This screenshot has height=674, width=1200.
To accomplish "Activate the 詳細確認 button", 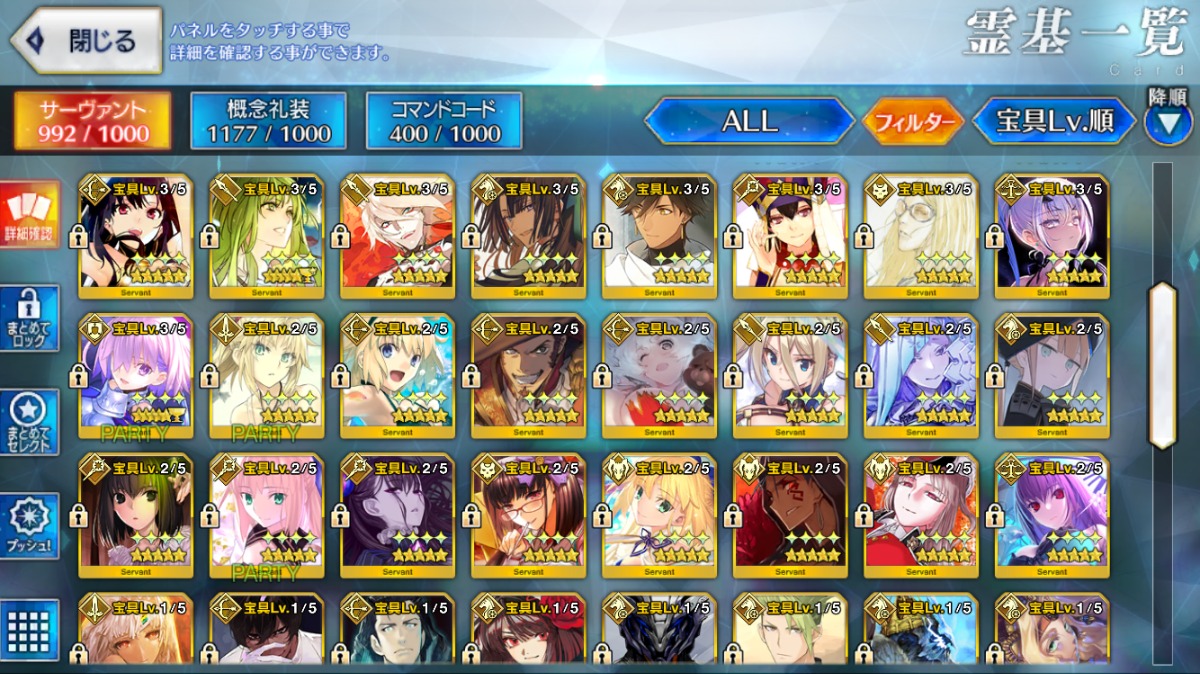I will 30,215.
